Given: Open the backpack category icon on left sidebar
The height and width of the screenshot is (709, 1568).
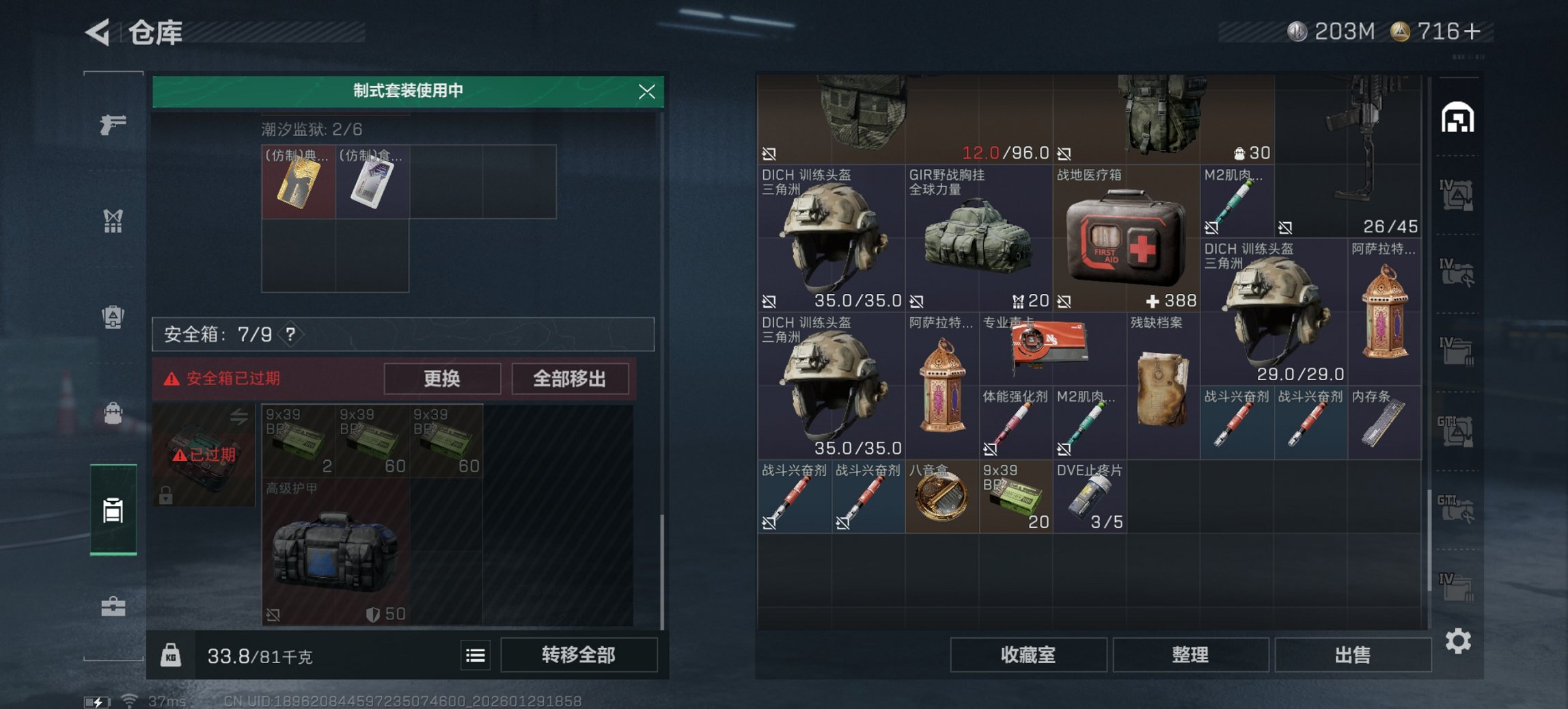Looking at the screenshot, I should point(114,412).
